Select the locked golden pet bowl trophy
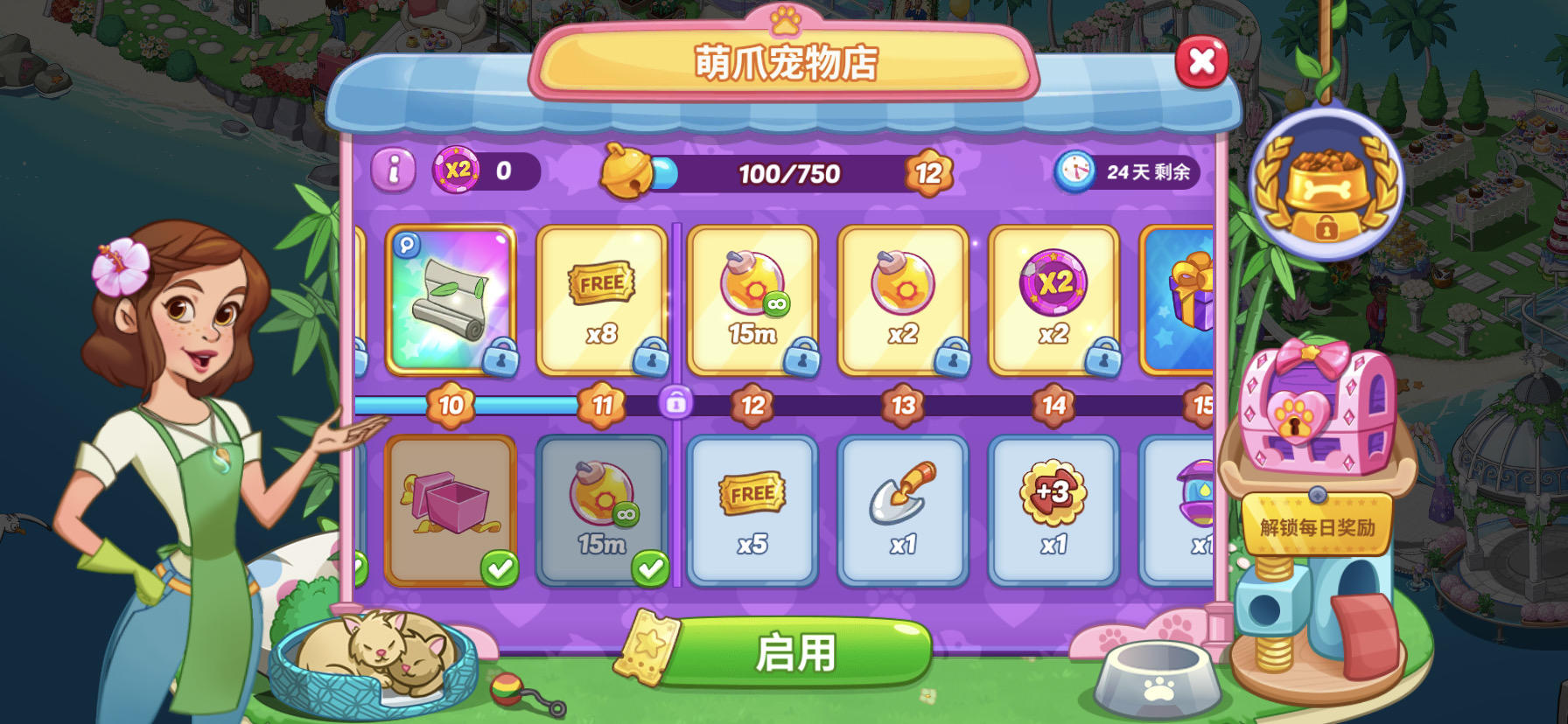 point(1329,184)
